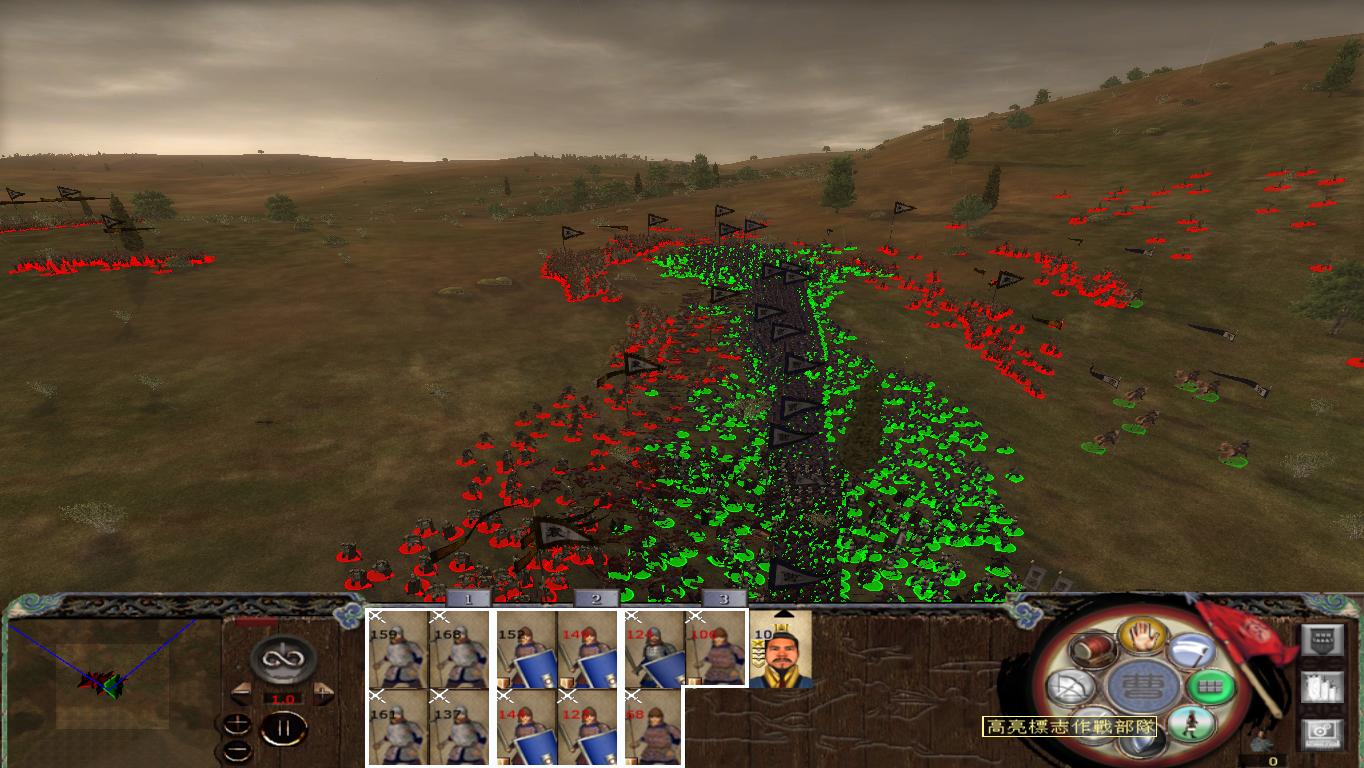Toggle the pause button
The image size is (1364, 768).
tap(284, 727)
